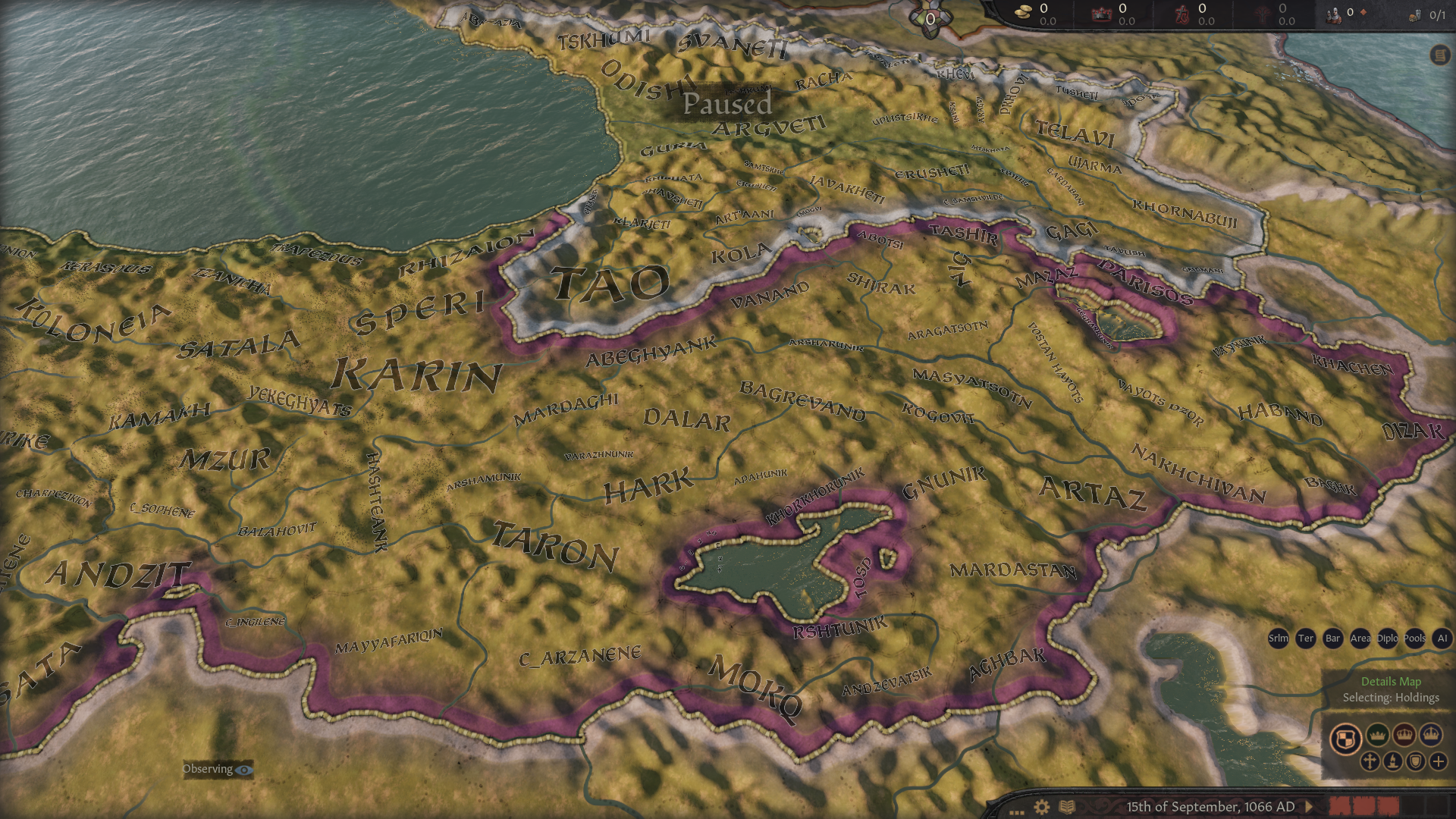Screen dimensions: 1456x819
Task: Toggle empire titles via the blue crown icon
Action: (1430, 734)
